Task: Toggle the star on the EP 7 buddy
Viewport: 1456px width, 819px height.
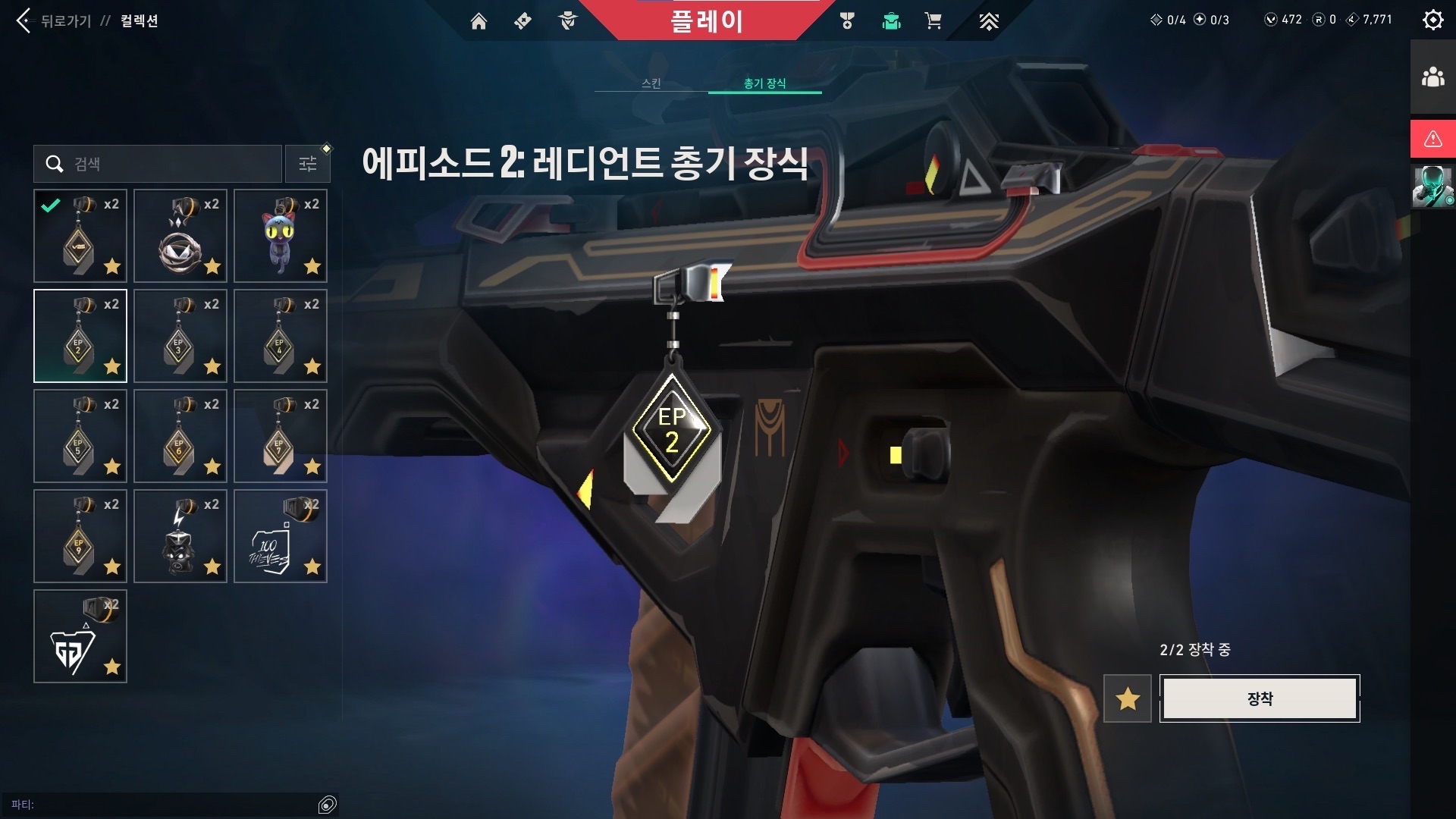Action: 312,467
